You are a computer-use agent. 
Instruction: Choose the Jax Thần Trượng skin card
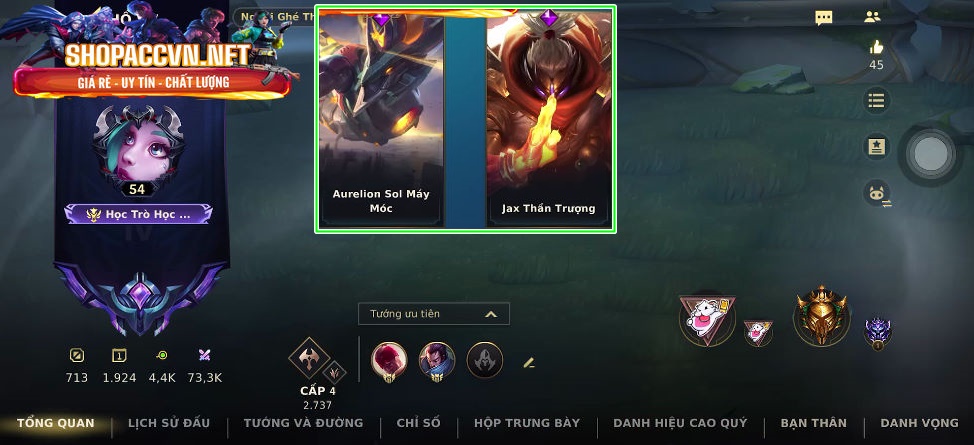pyautogui.click(x=548, y=120)
